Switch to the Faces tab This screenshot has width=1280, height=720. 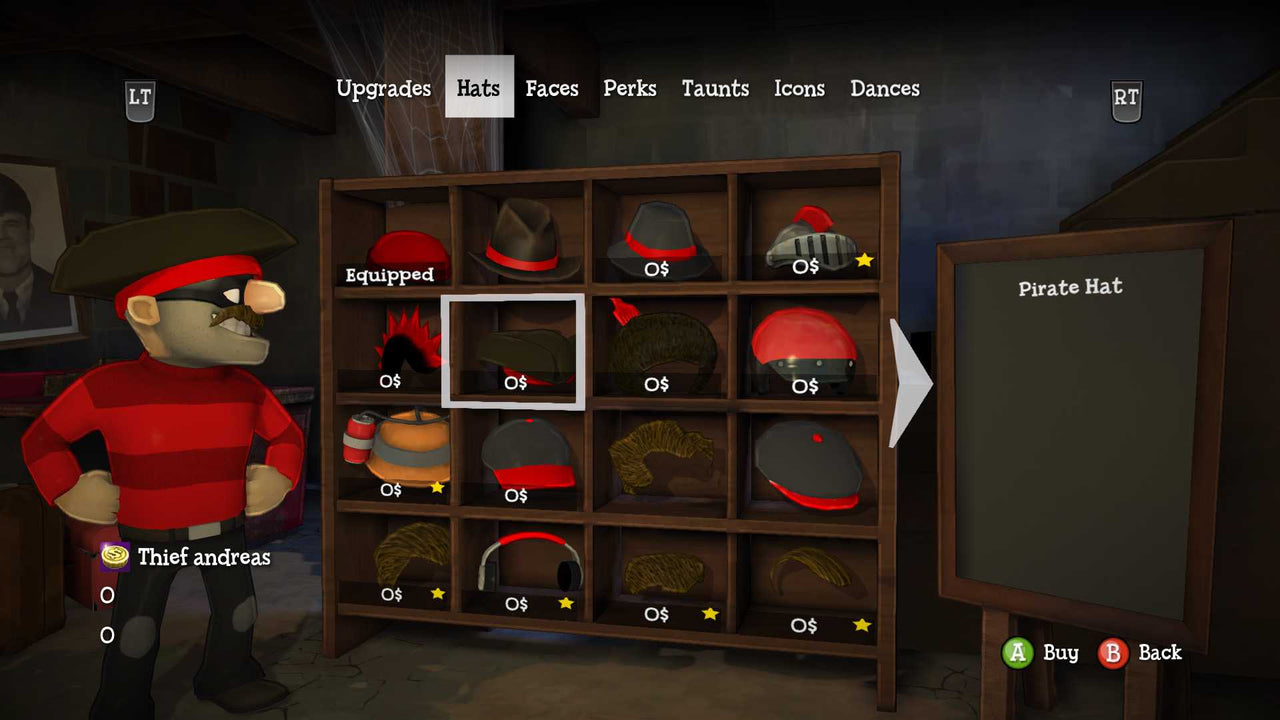[x=551, y=88]
